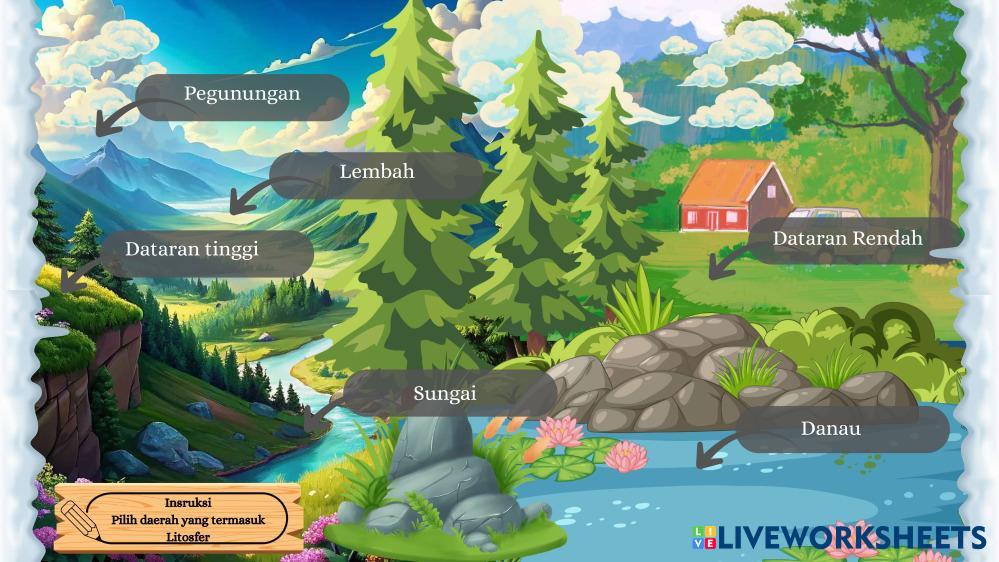Click the Danau label
Image resolution: width=999 pixels, height=562 pixels.
click(x=831, y=429)
